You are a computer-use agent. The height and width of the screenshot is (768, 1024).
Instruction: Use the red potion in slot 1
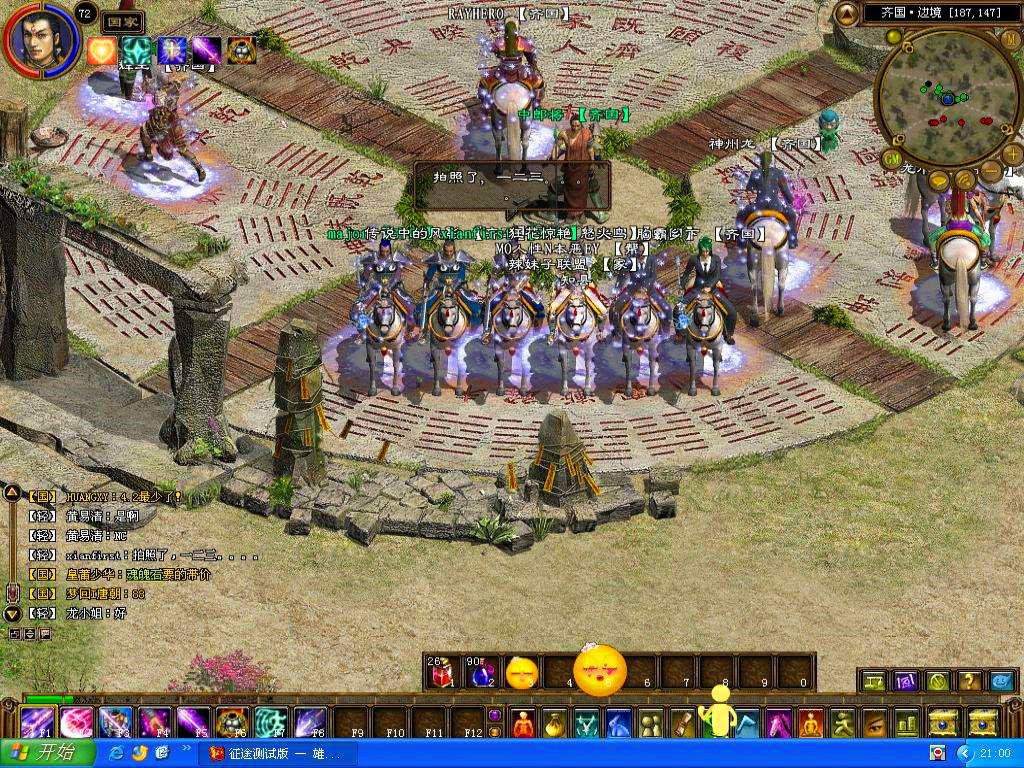pos(440,674)
